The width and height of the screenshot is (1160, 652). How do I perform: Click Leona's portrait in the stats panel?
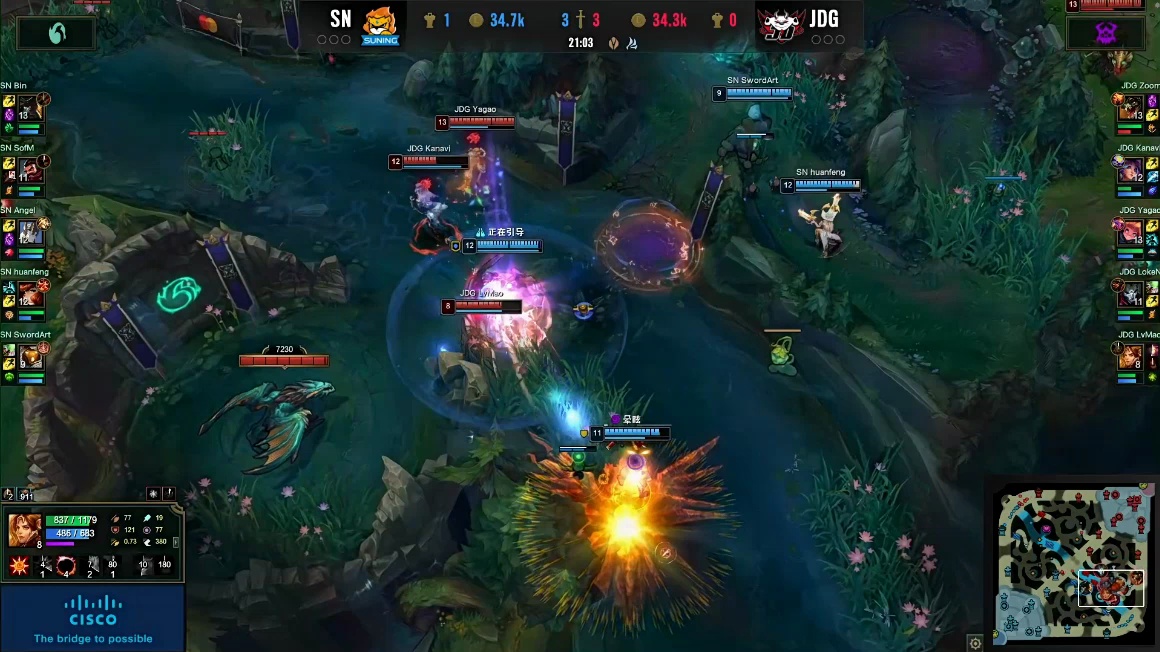(24, 529)
